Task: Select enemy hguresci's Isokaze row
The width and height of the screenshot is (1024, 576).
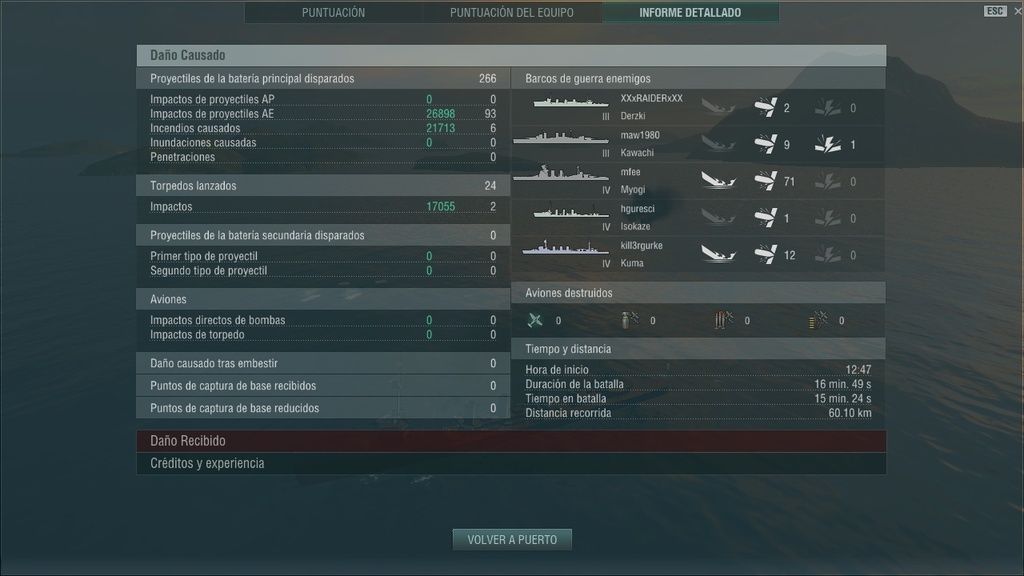Action: 698,218
